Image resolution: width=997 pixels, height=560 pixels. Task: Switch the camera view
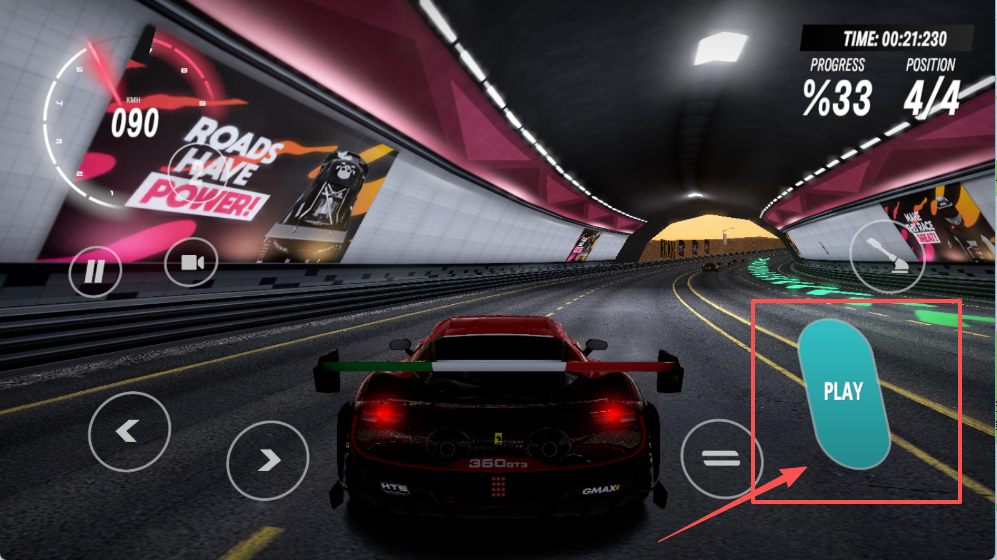192,263
